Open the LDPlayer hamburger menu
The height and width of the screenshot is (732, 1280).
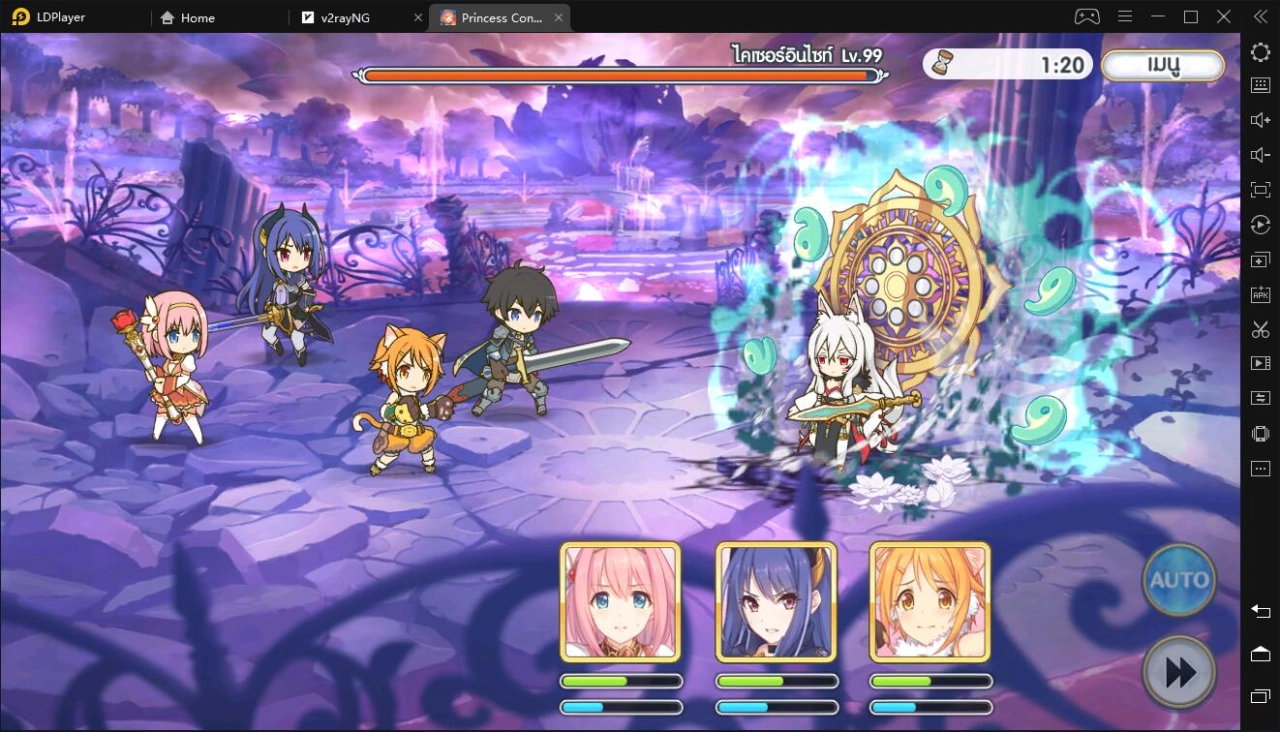click(x=1124, y=16)
